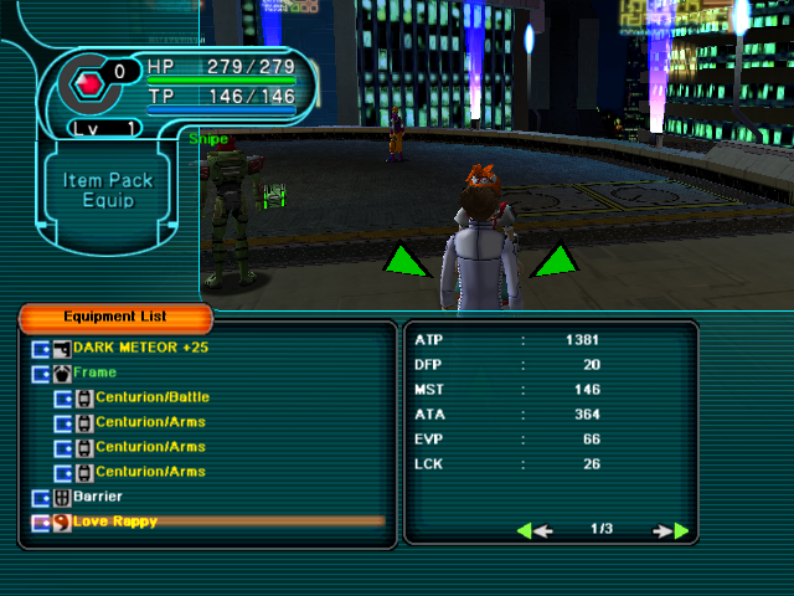Show the next stats page arrow
794x596 pixels.
point(672,530)
